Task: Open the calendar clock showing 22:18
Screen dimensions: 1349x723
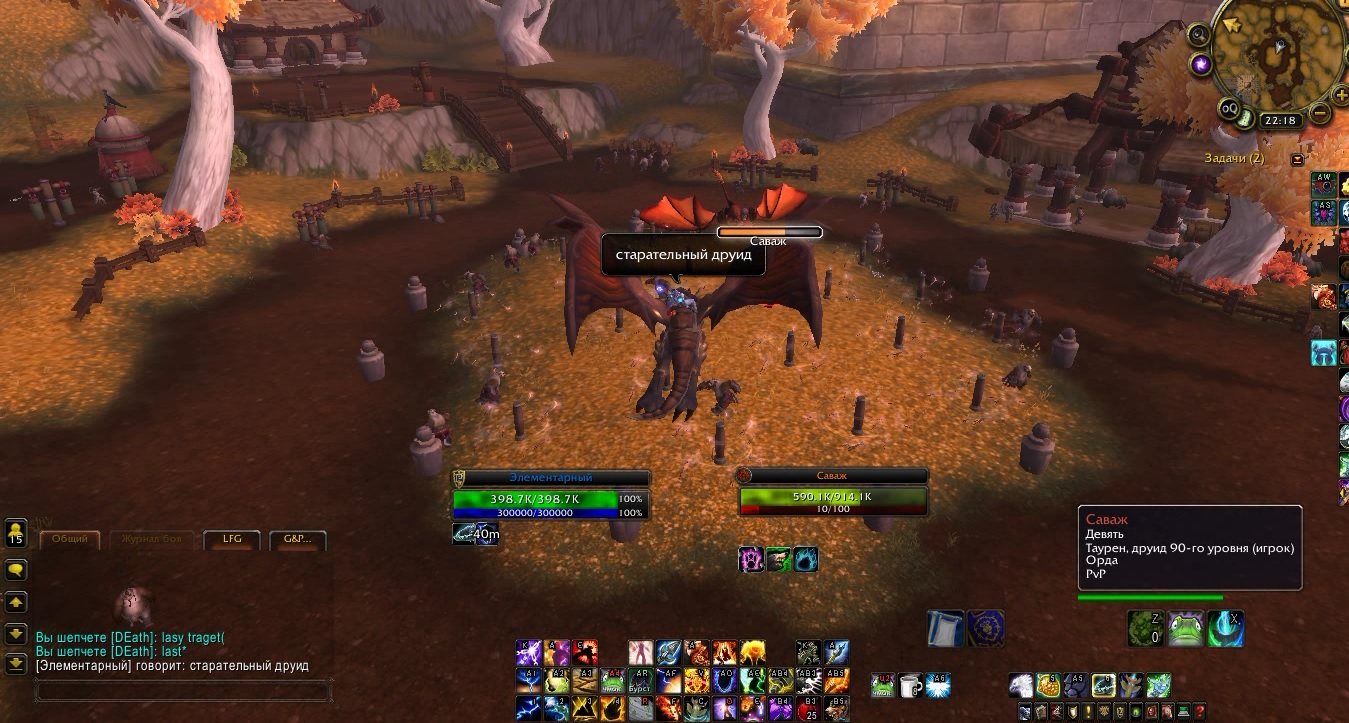Action: [x=1280, y=120]
